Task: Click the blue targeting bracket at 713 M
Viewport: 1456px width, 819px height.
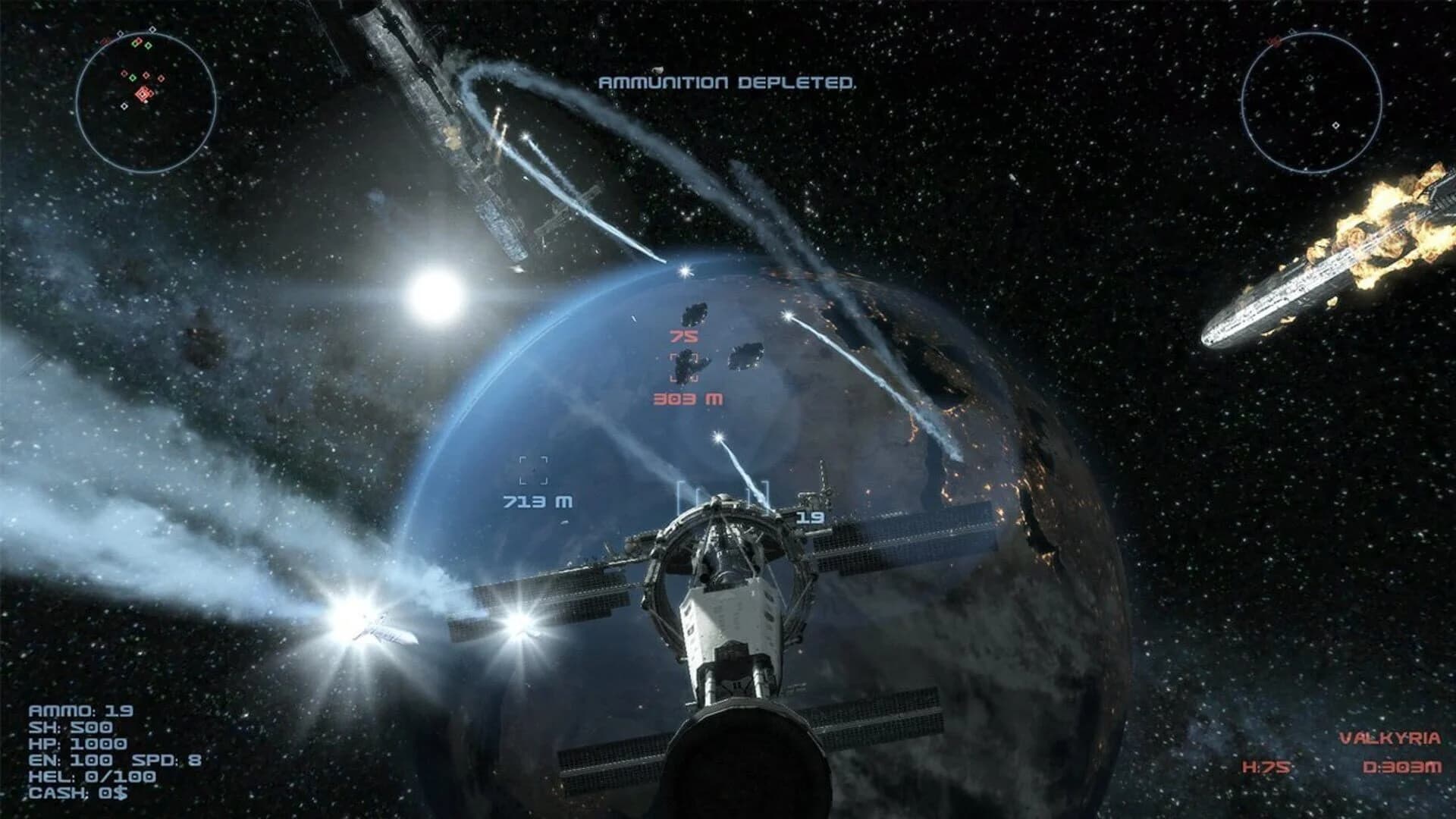Action: [x=533, y=470]
